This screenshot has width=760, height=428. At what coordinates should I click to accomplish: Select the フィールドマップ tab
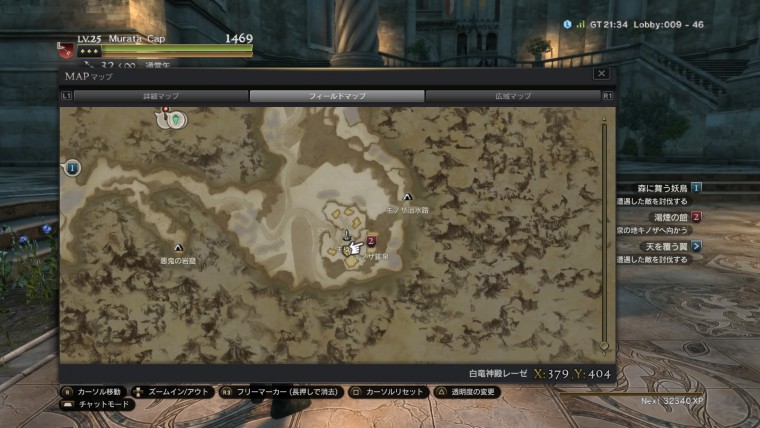[337, 96]
